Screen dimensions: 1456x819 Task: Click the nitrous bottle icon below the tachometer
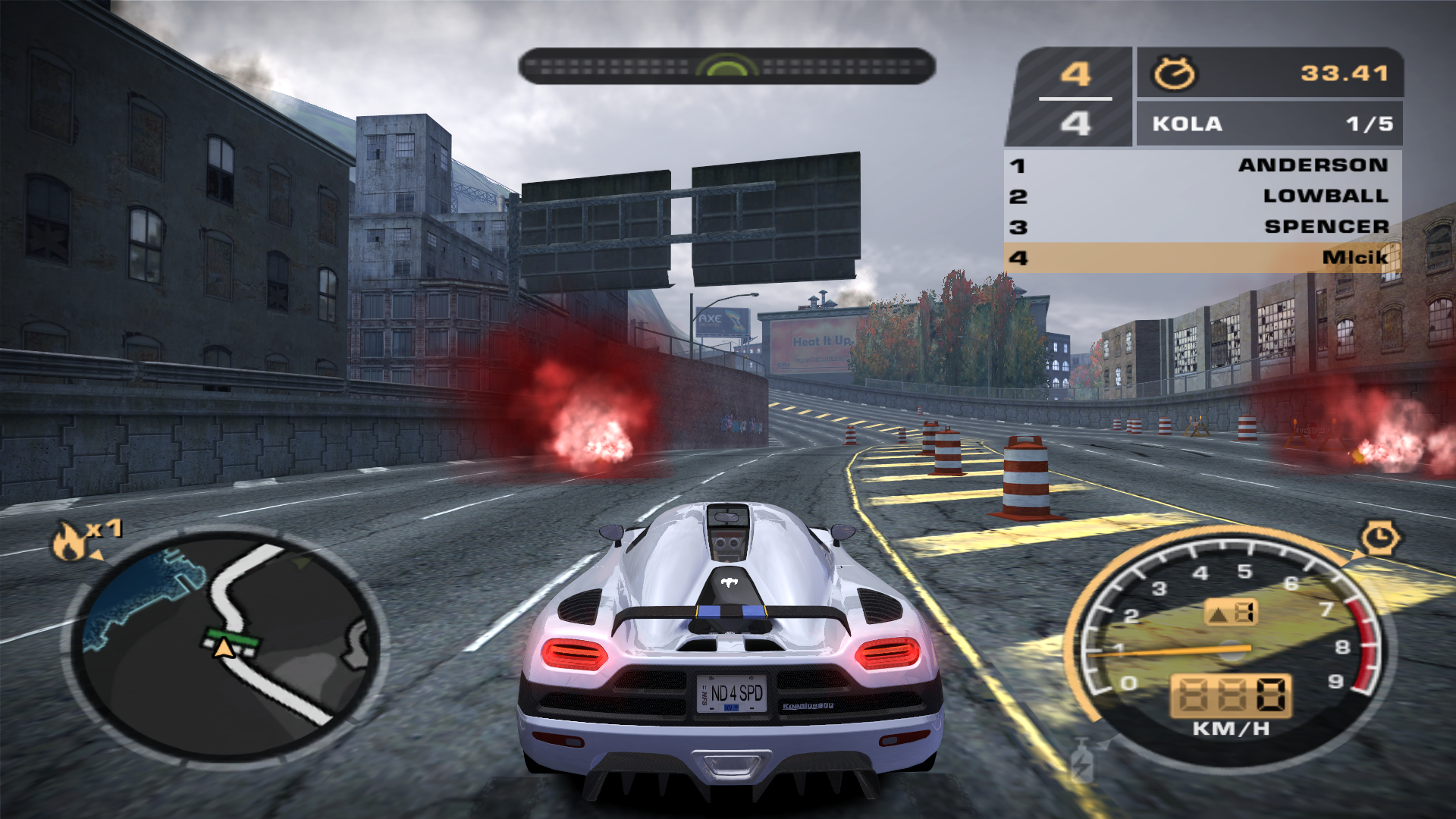tap(1082, 761)
